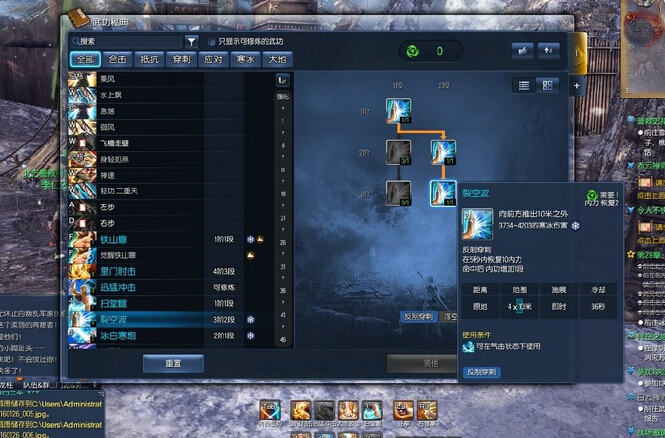Switch skill tree to list view
665x438 pixels.
point(523,85)
